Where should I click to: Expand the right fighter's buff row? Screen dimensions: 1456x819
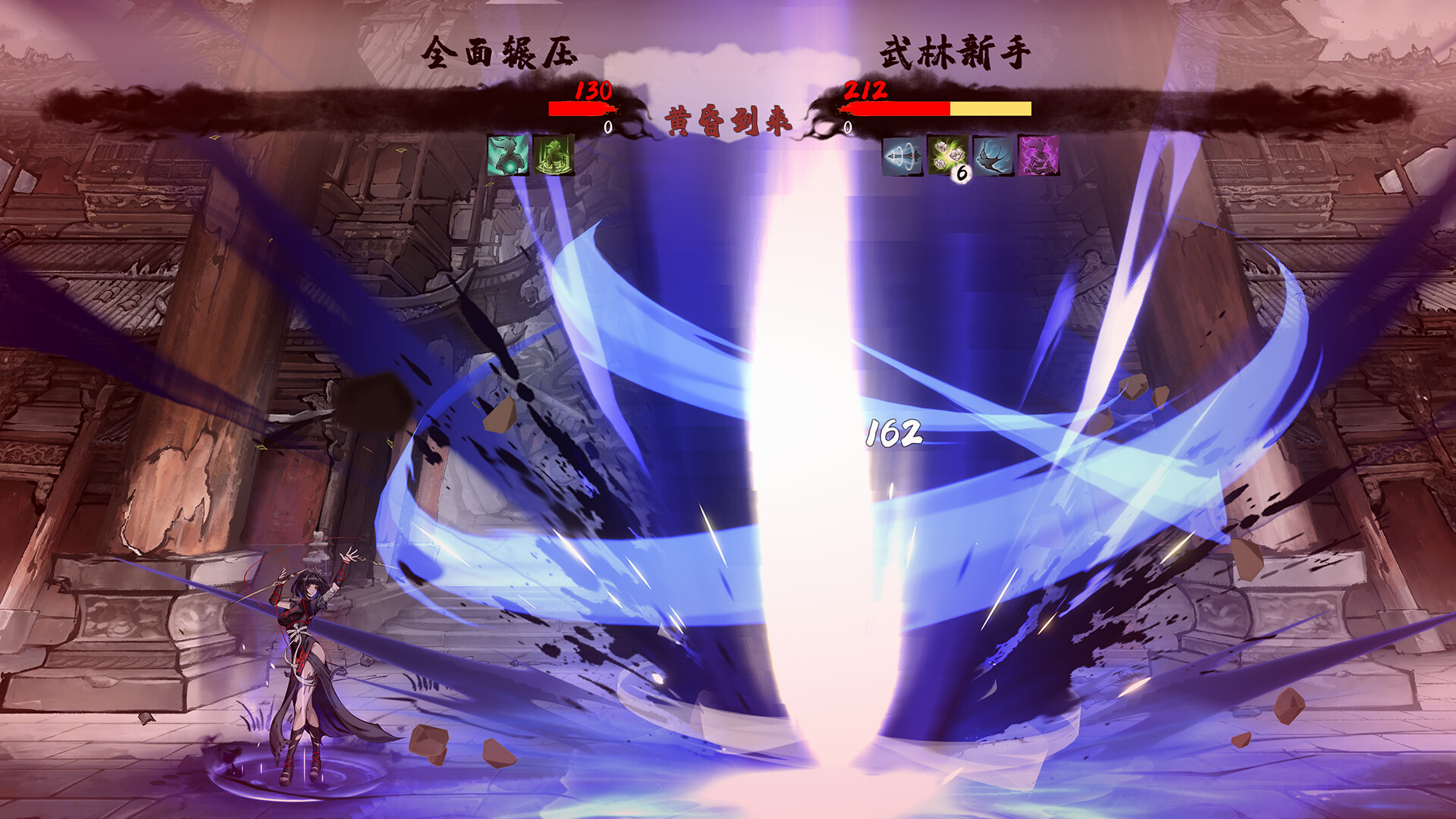[971, 157]
